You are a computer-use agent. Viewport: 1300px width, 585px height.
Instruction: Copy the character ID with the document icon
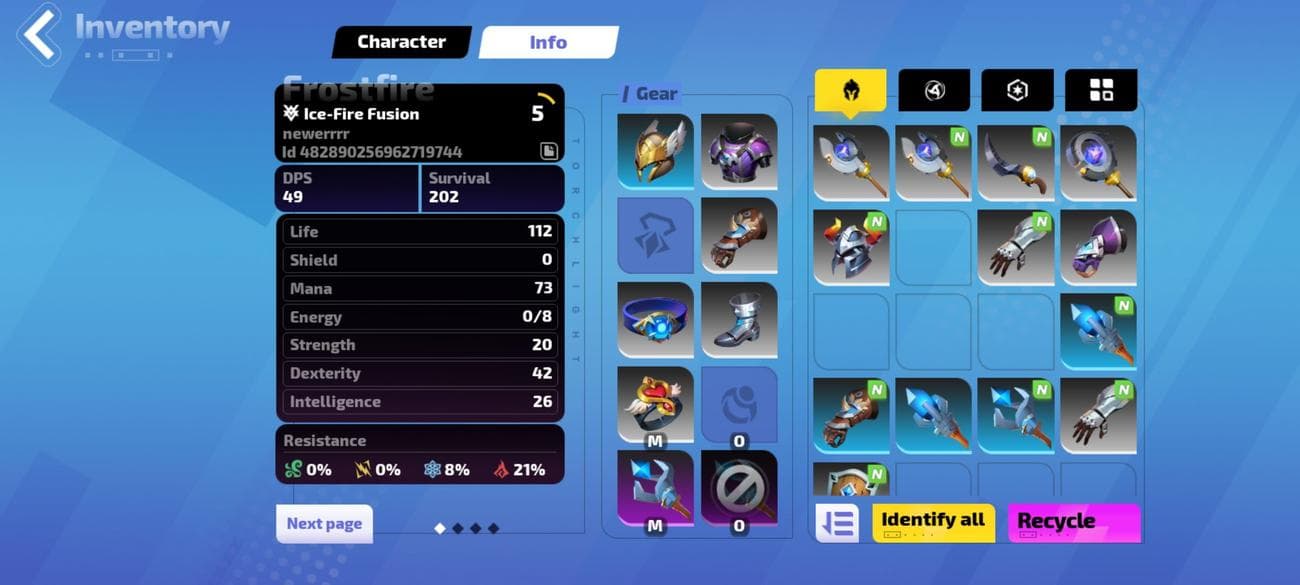pyautogui.click(x=549, y=151)
